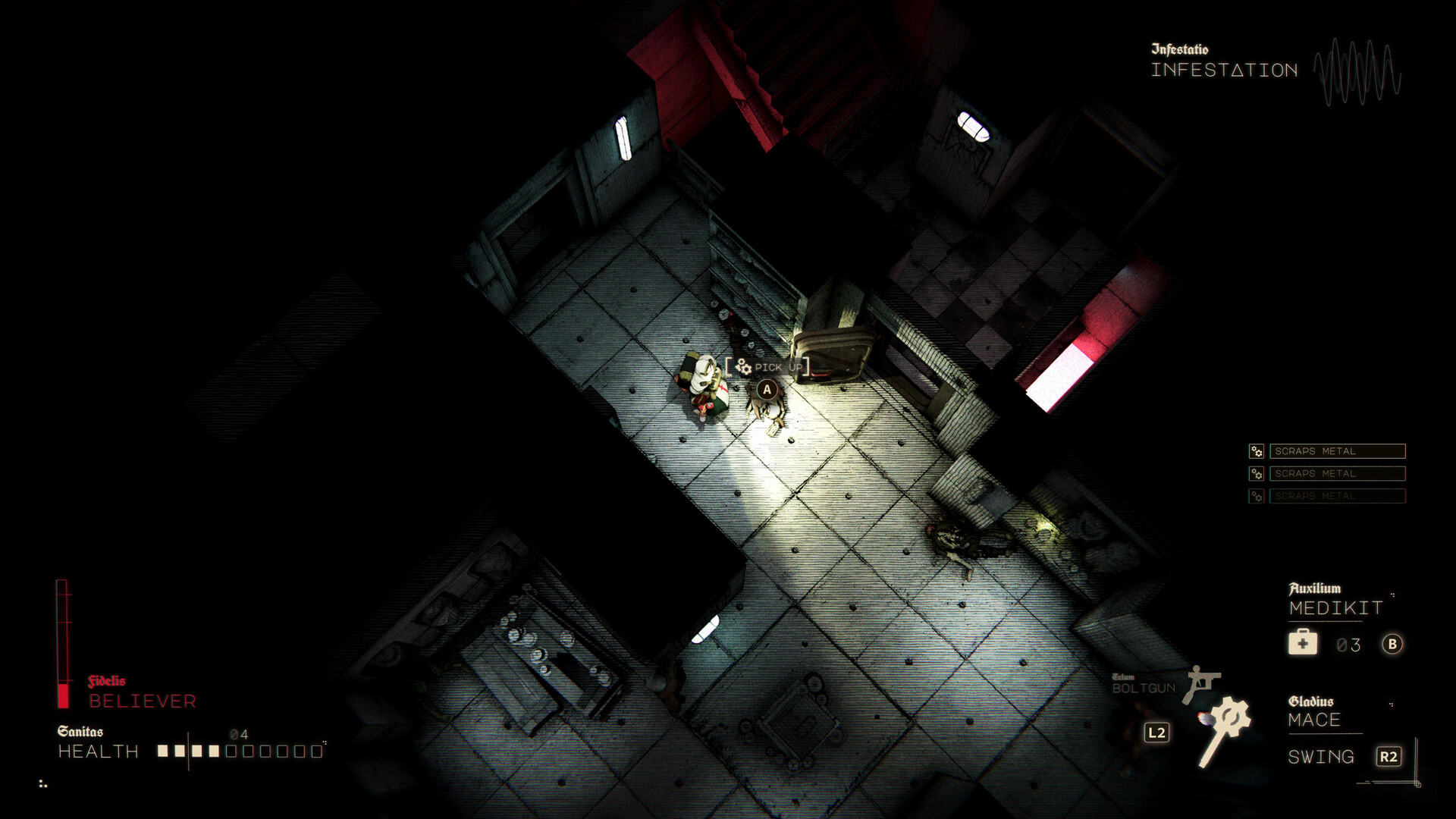Click the faded gear icon on the third SCRAPS METAL entry
1456x819 pixels.
pos(1255,496)
